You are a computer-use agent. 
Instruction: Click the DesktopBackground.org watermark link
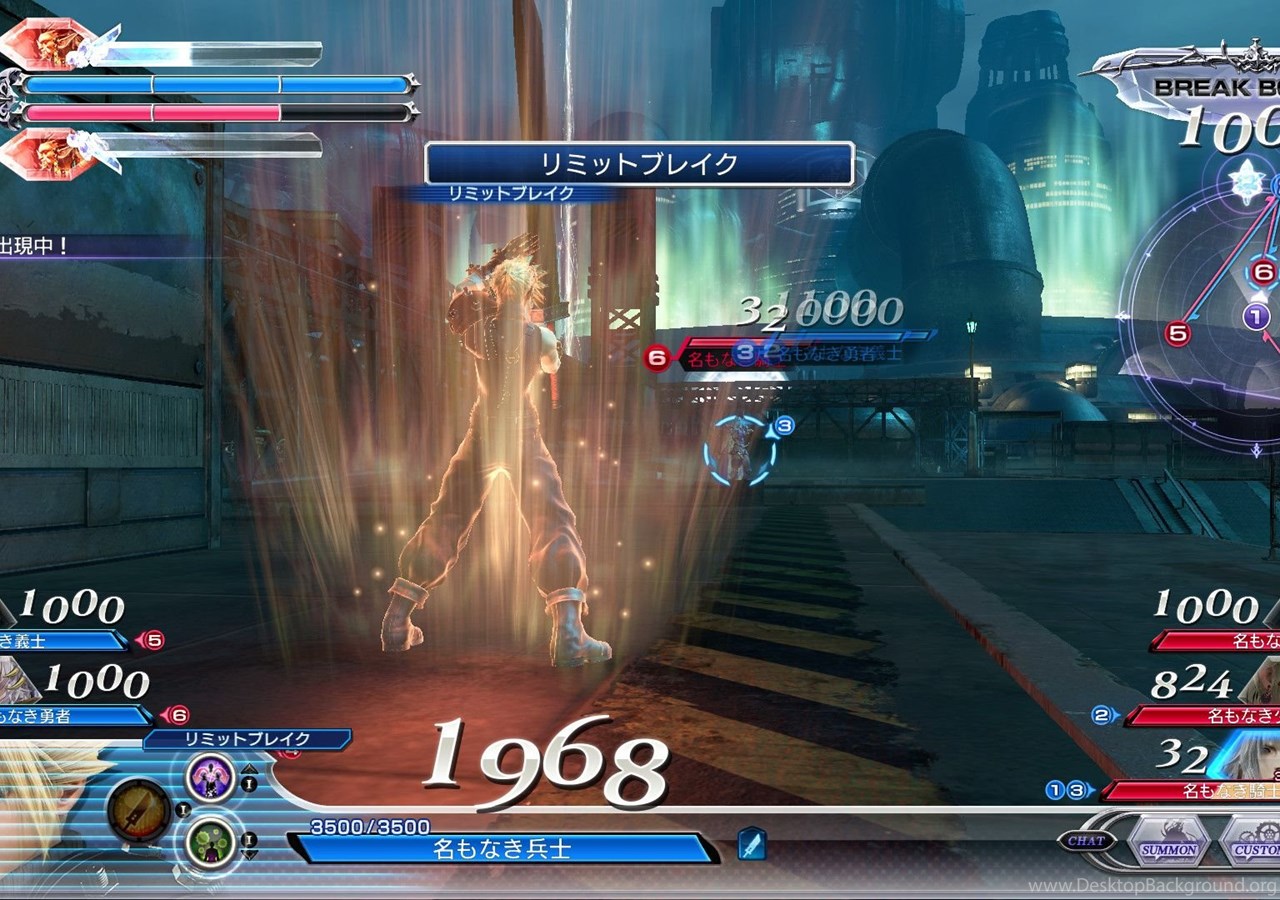click(1152, 885)
